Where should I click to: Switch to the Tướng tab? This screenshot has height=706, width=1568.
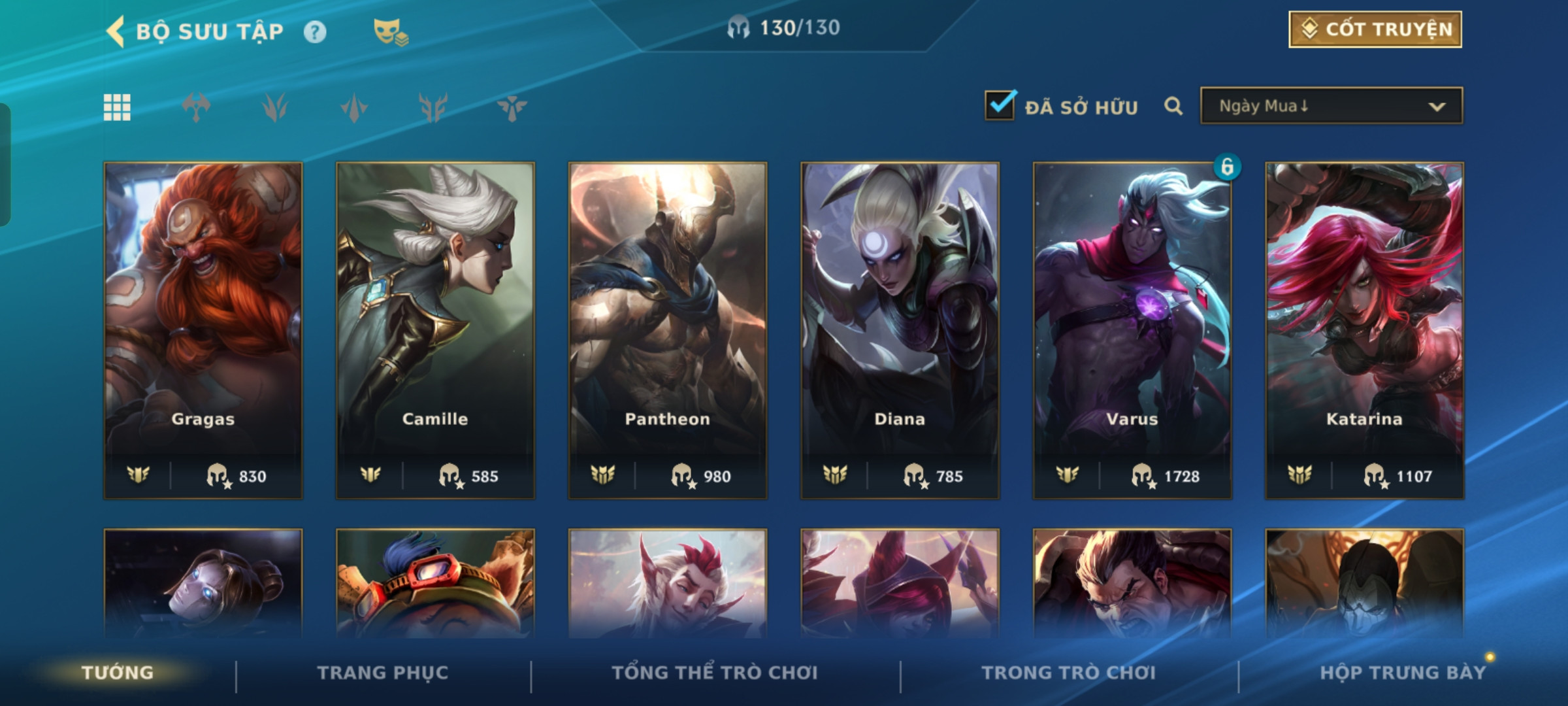click(x=118, y=673)
